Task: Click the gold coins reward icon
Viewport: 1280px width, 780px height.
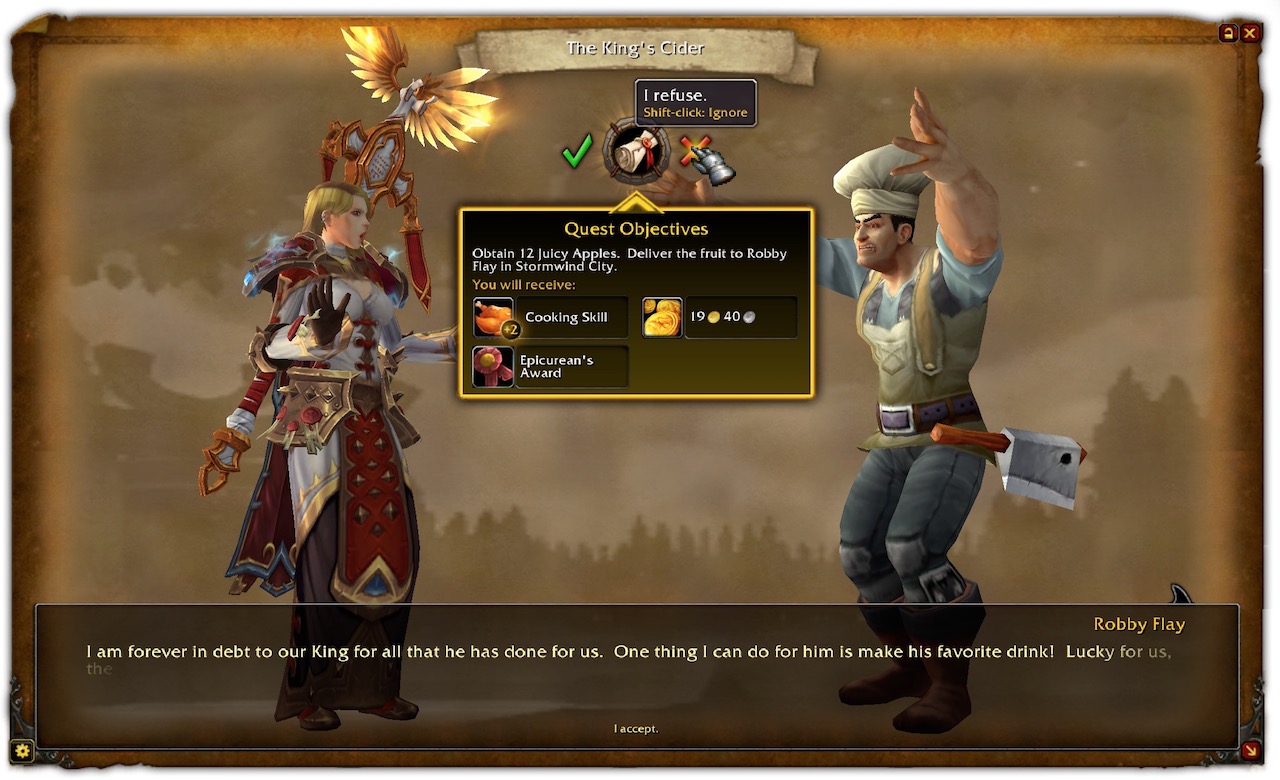Action: (x=662, y=317)
